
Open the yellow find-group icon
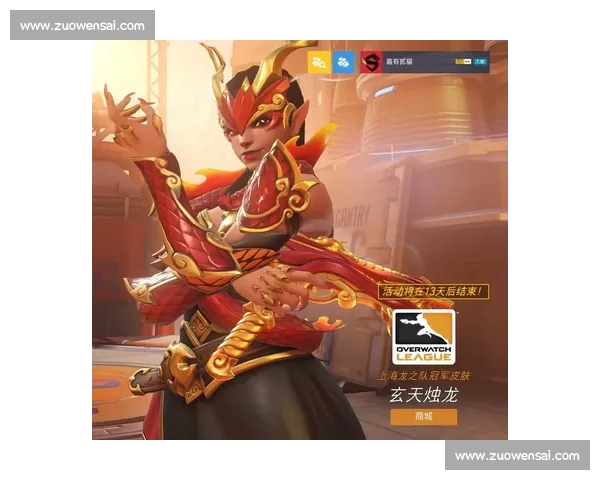[320, 62]
